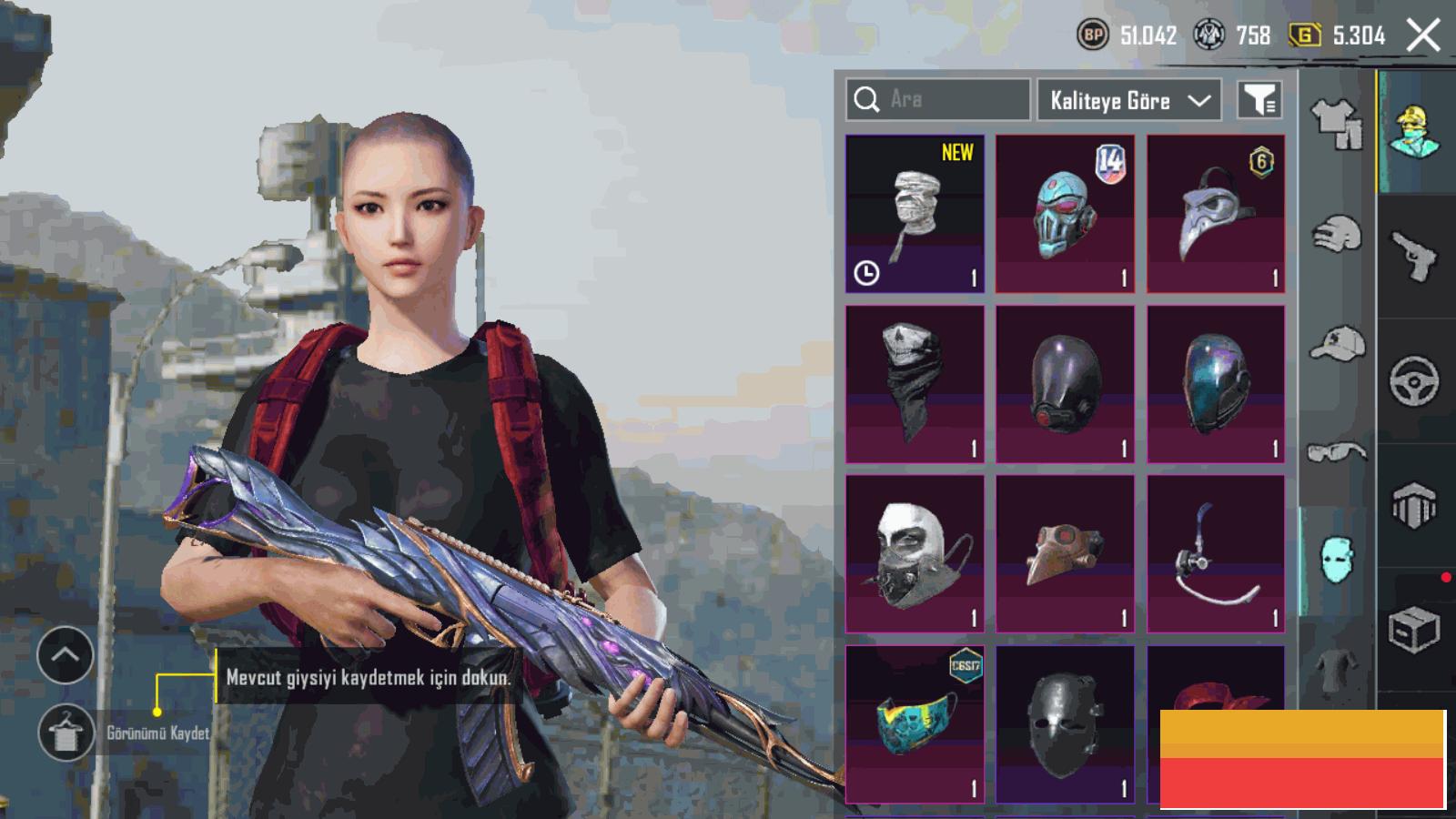Open the Kaliteye Göre sort dropdown
Image resolution: width=1456 pixels, height=819 pixels.
pyautogui.click(x=1130, y=100)
